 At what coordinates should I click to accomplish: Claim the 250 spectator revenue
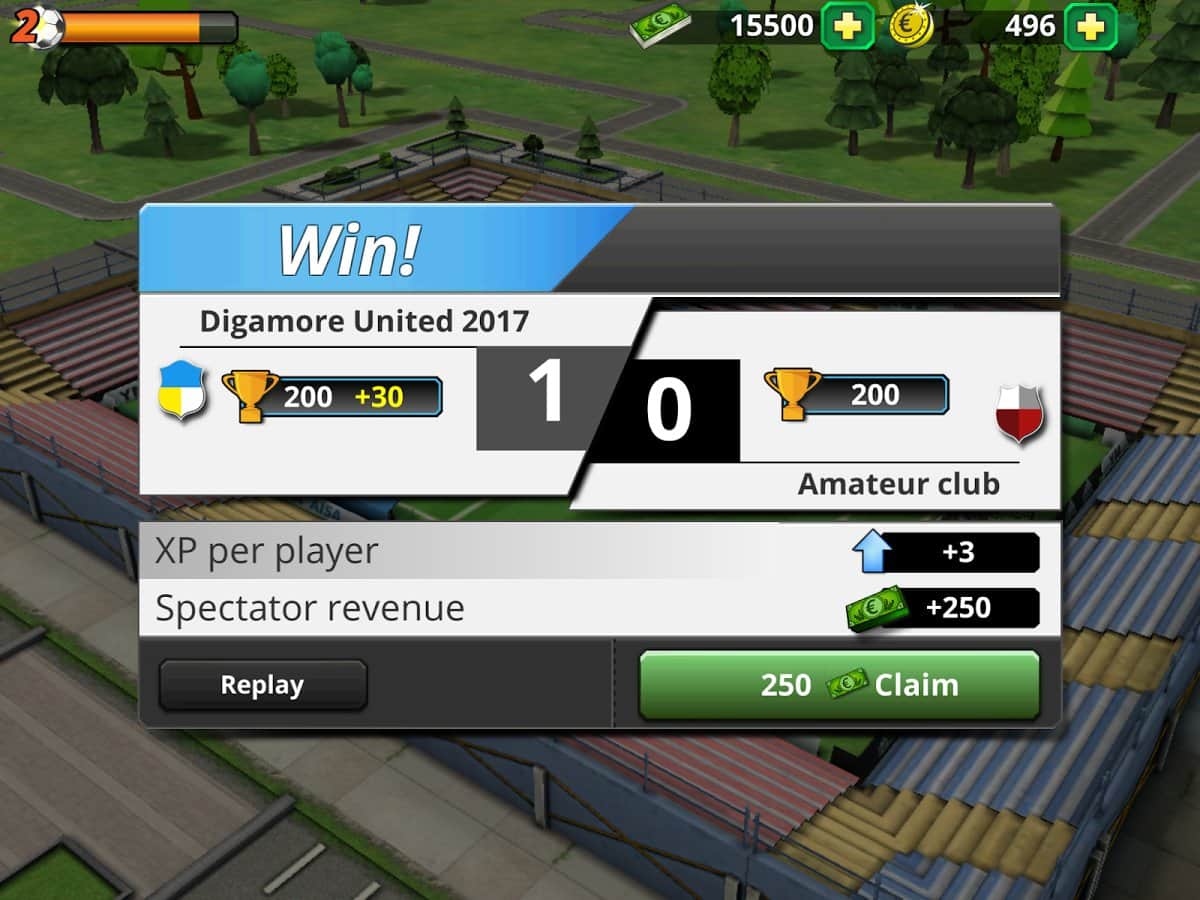tap(839, 685)
